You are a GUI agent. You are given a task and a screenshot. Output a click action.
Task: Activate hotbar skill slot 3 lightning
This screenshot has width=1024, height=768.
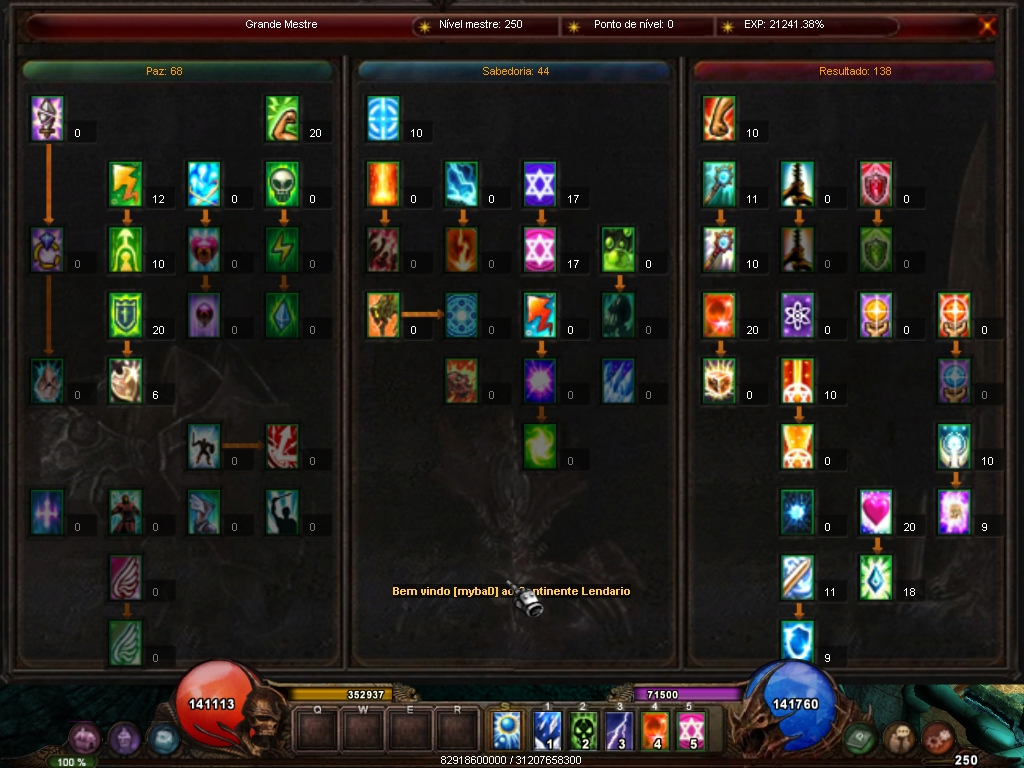[x=620, y=730]
